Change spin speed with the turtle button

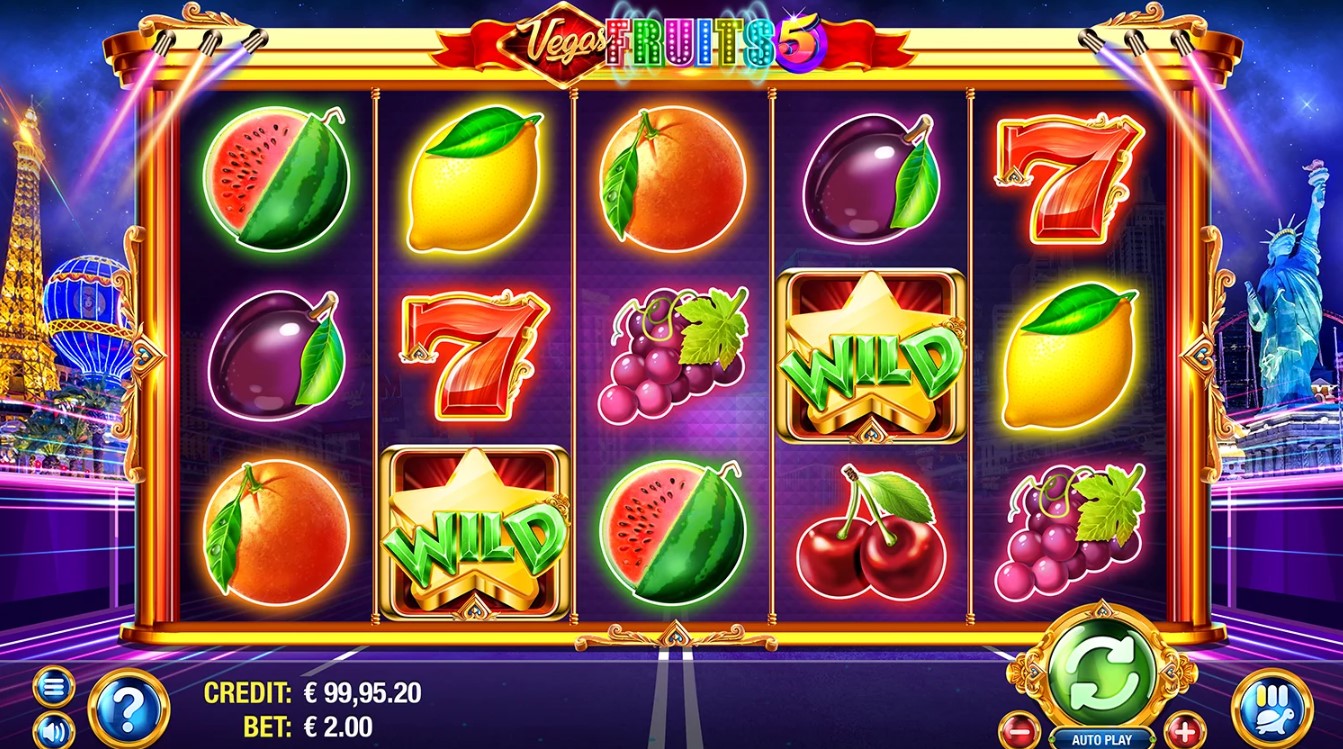click(1272, 708)
